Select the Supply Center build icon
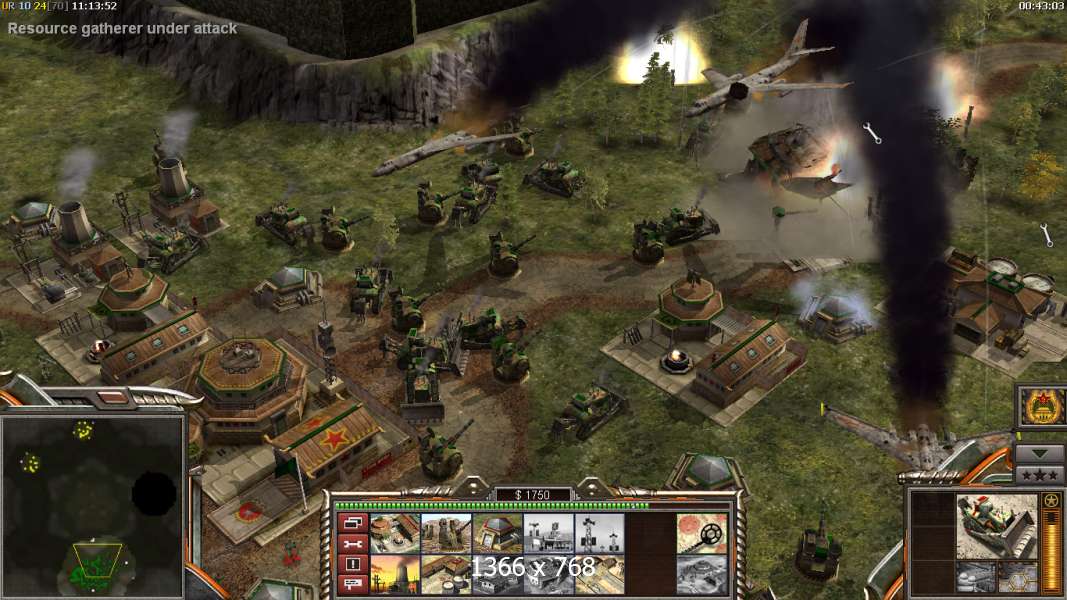 click(x=445, y=573)
